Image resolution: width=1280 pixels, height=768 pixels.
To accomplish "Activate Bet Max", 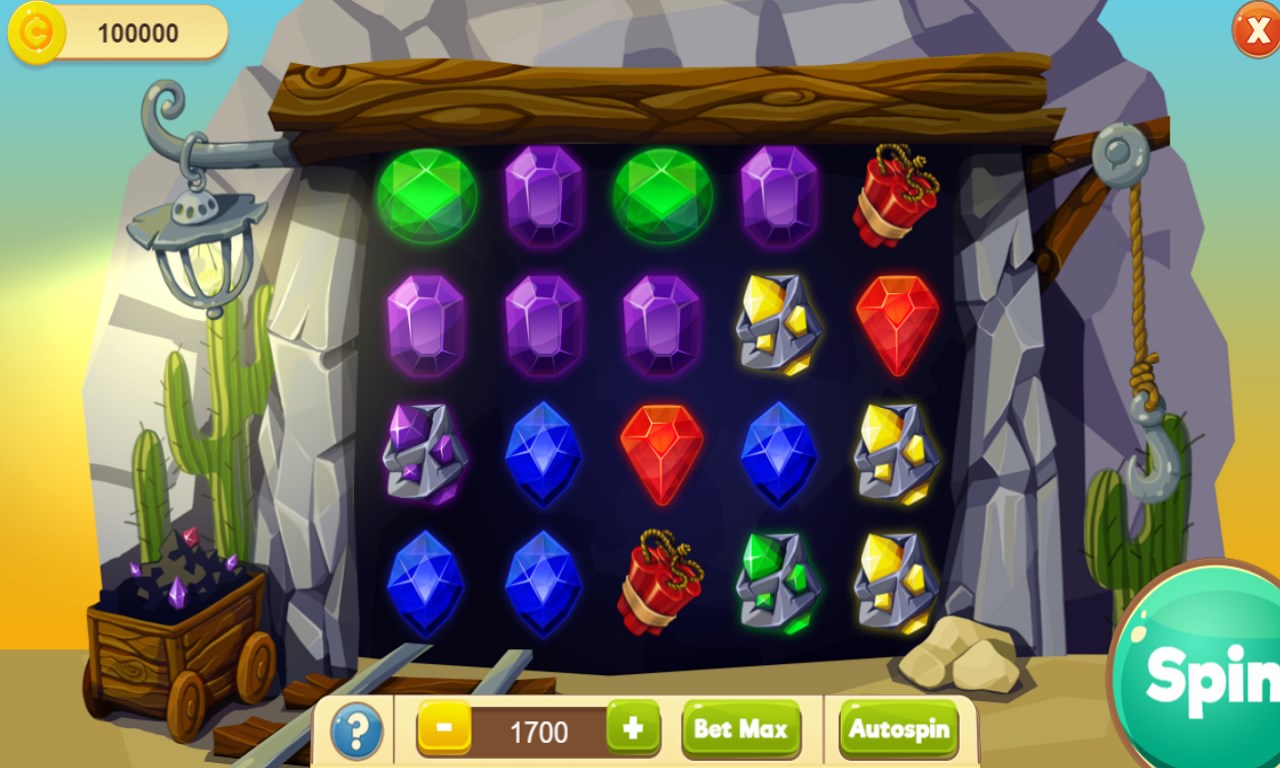I will (742, 730).
